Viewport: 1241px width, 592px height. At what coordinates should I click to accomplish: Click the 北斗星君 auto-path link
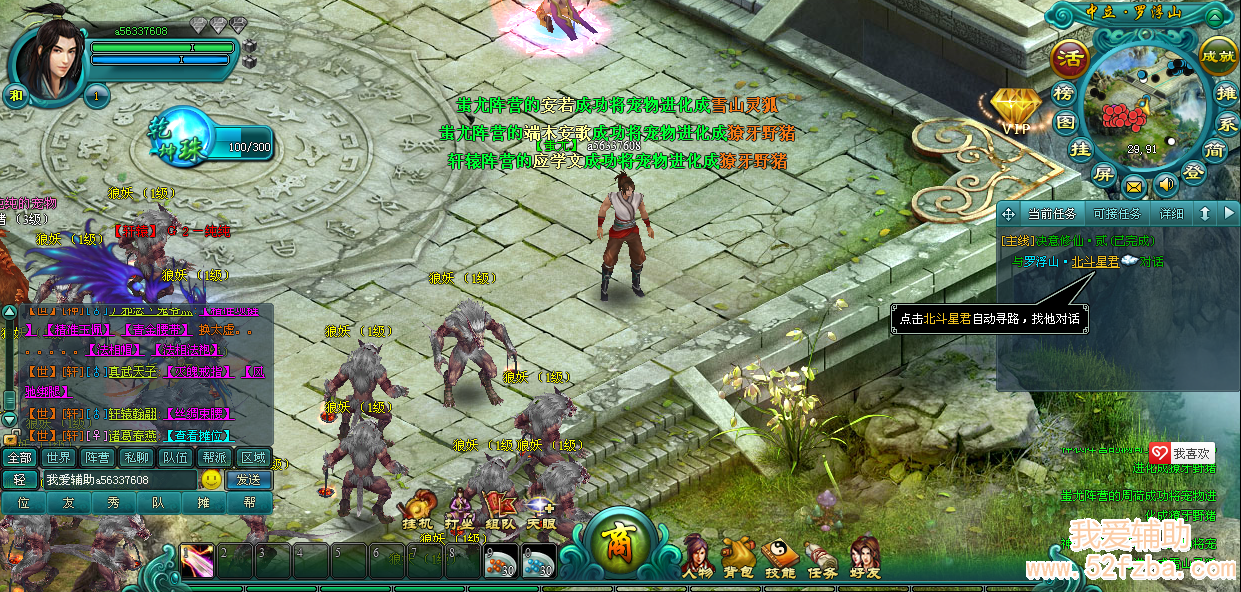tap(1095, 262)
